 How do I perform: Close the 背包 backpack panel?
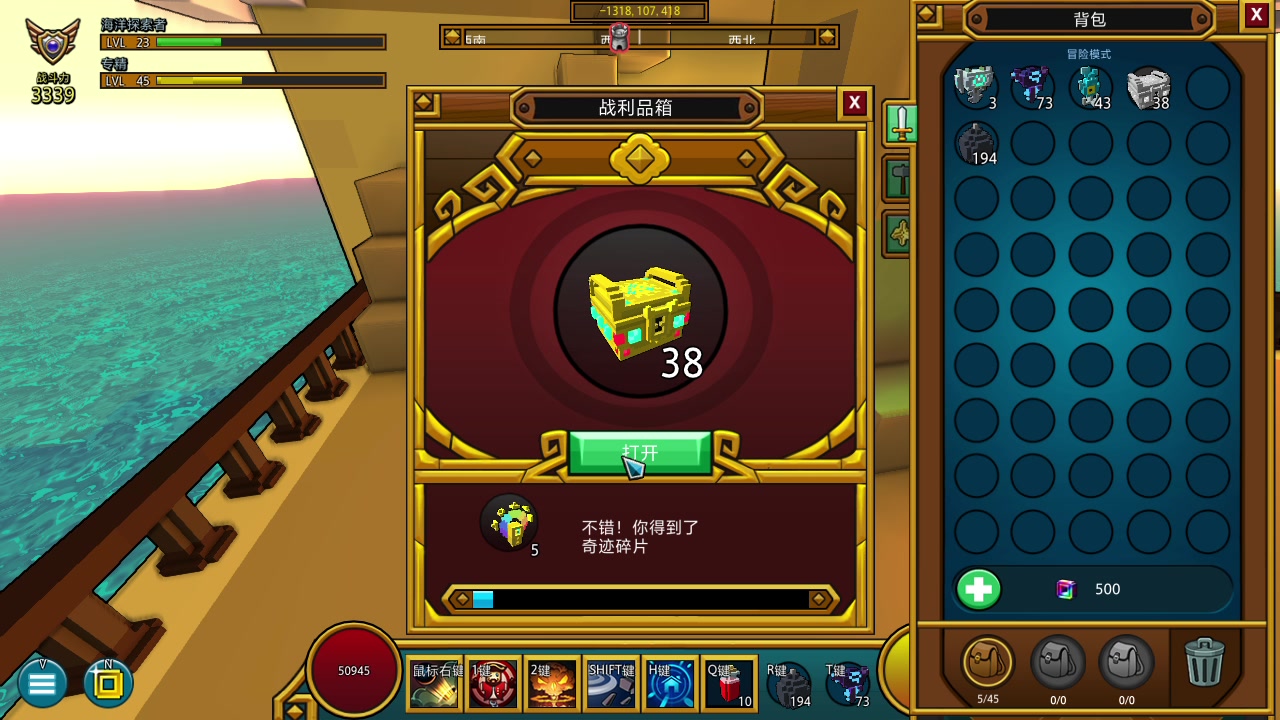click(1257, 15)
